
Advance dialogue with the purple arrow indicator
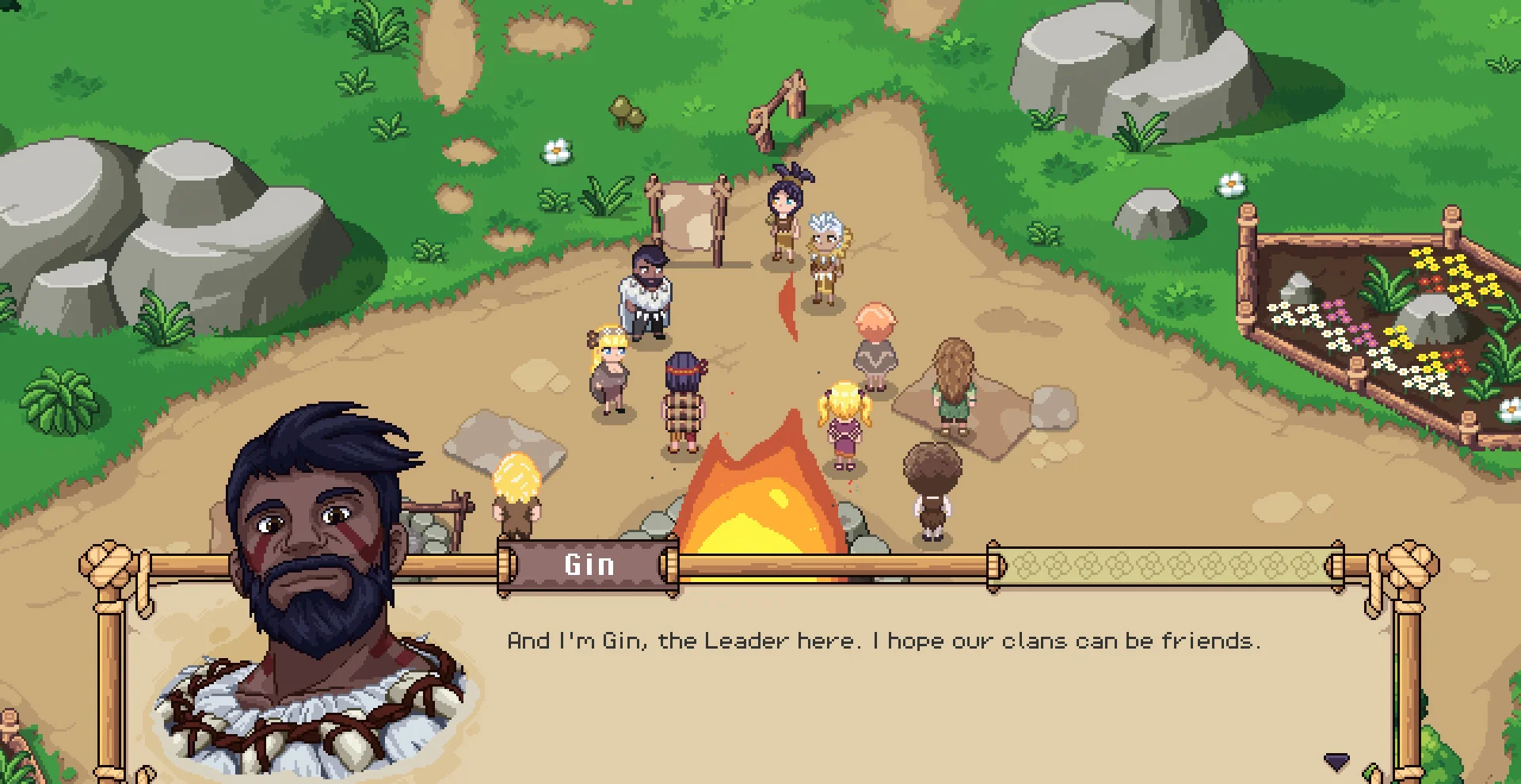pos(1336,762)
